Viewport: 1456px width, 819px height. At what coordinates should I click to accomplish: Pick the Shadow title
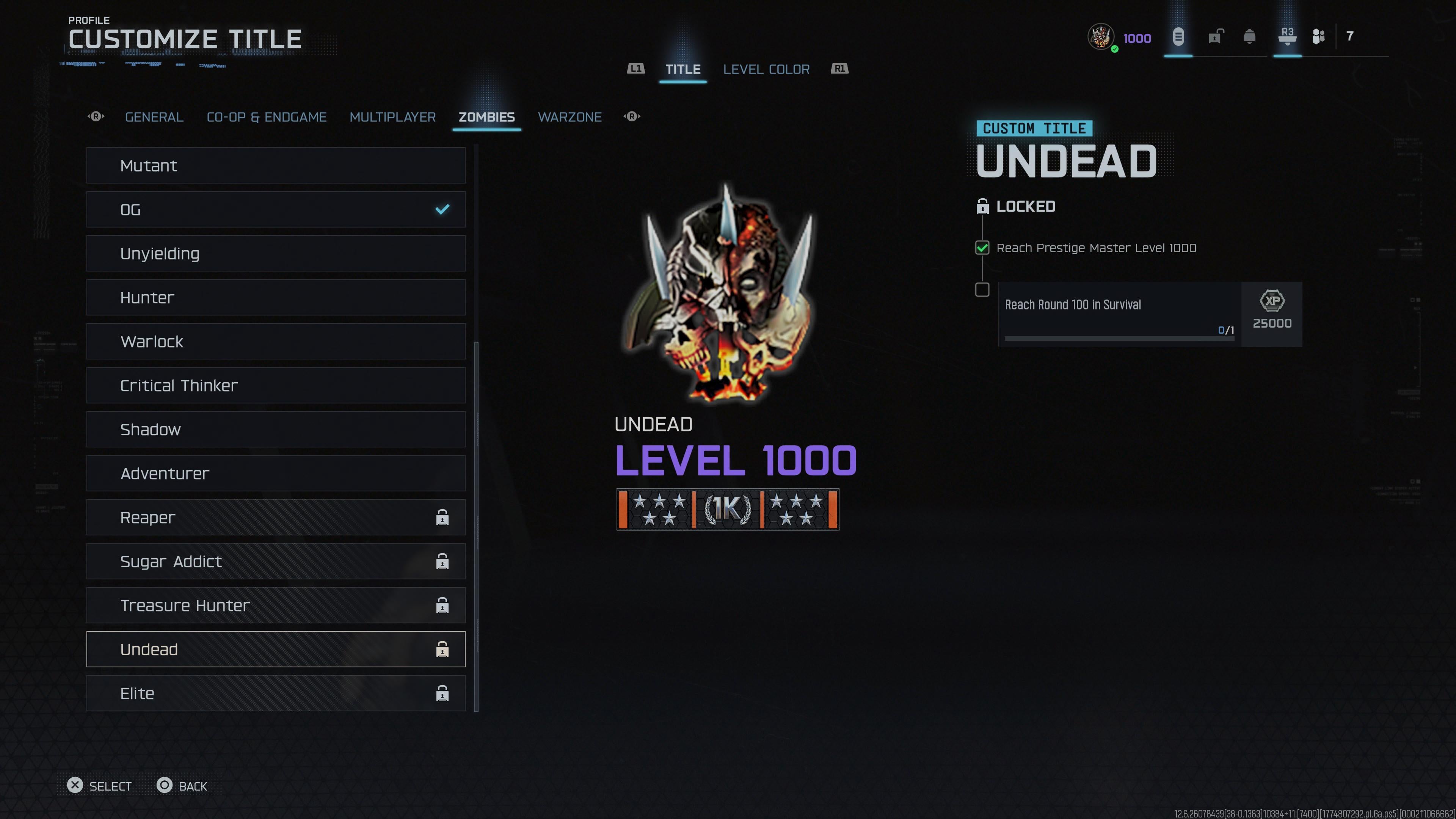pos(275,430)
